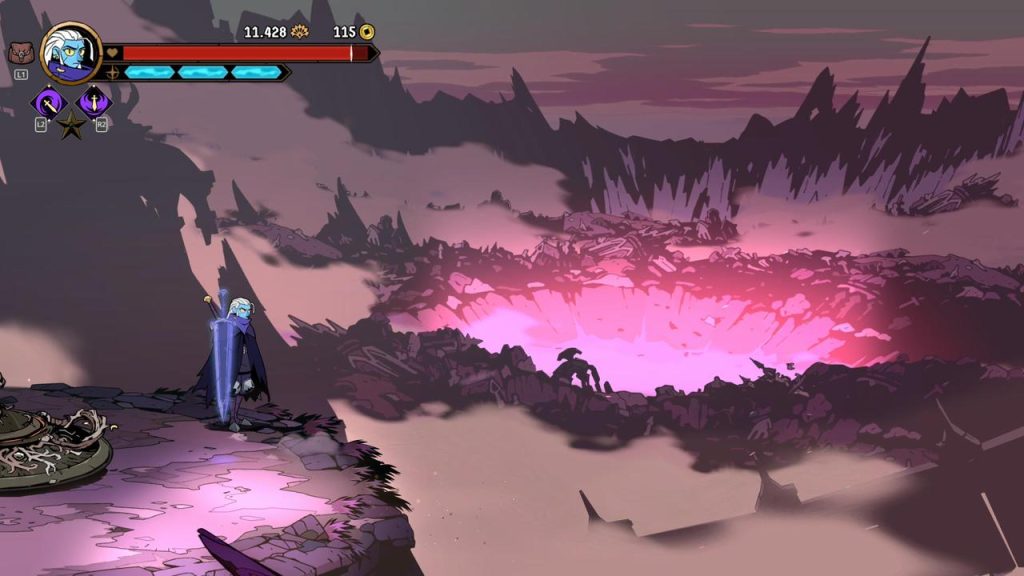
Task: Activate the purple slashing sword ability
Action: pyautogui.click(x=48, y=101)
